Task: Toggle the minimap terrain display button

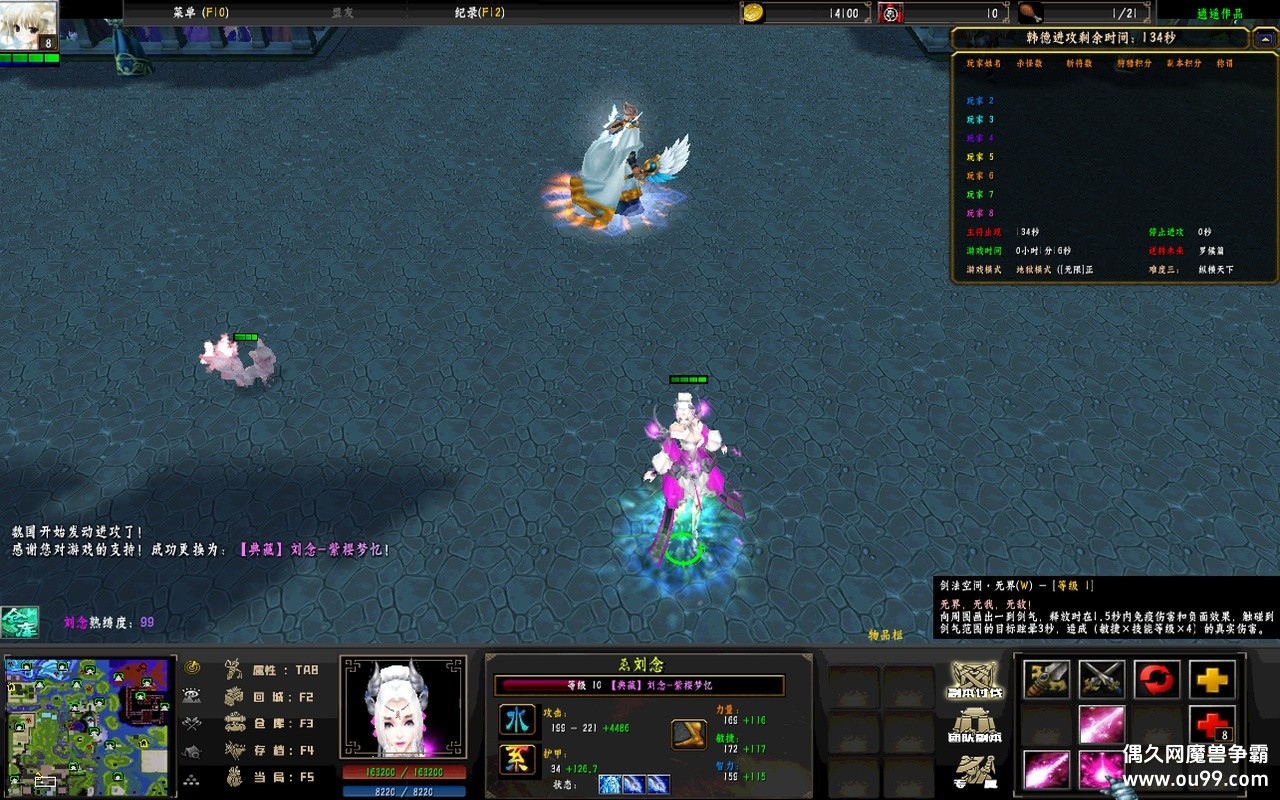Action: (x=192, y=696)
